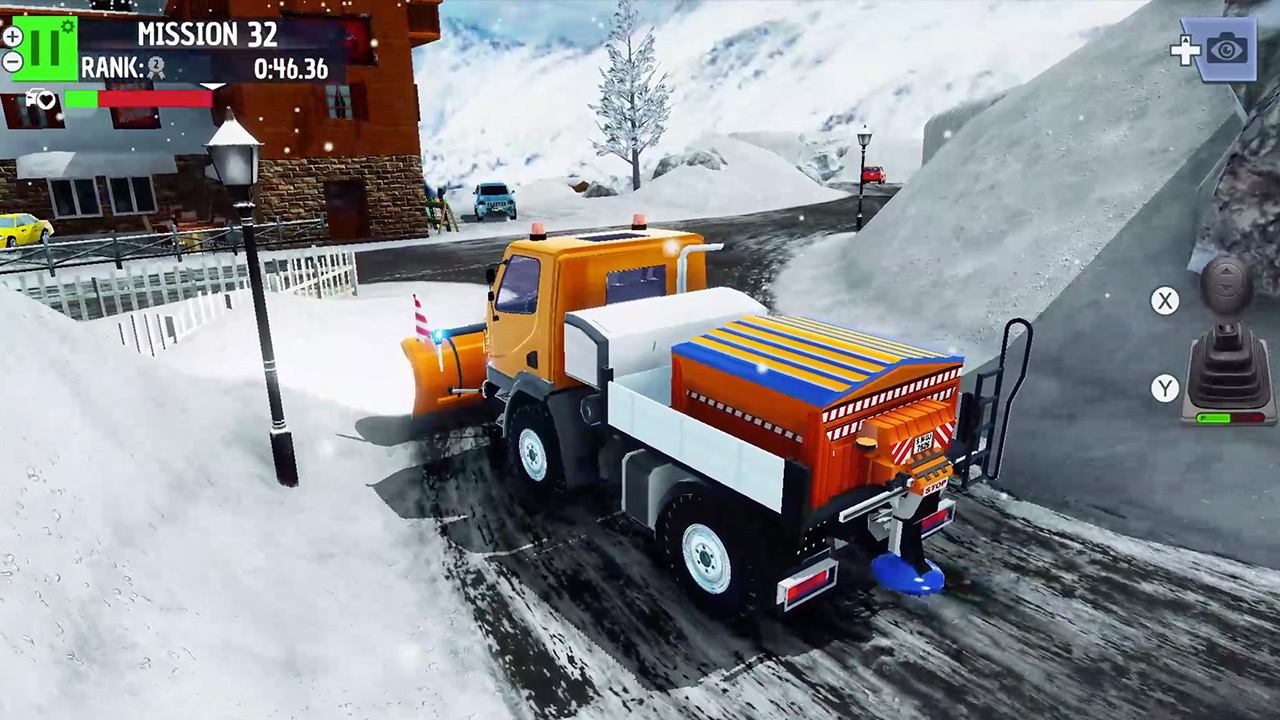Click the car health heart icon
The width and height of the screenshot is (1280, 720).
point(46,99)
